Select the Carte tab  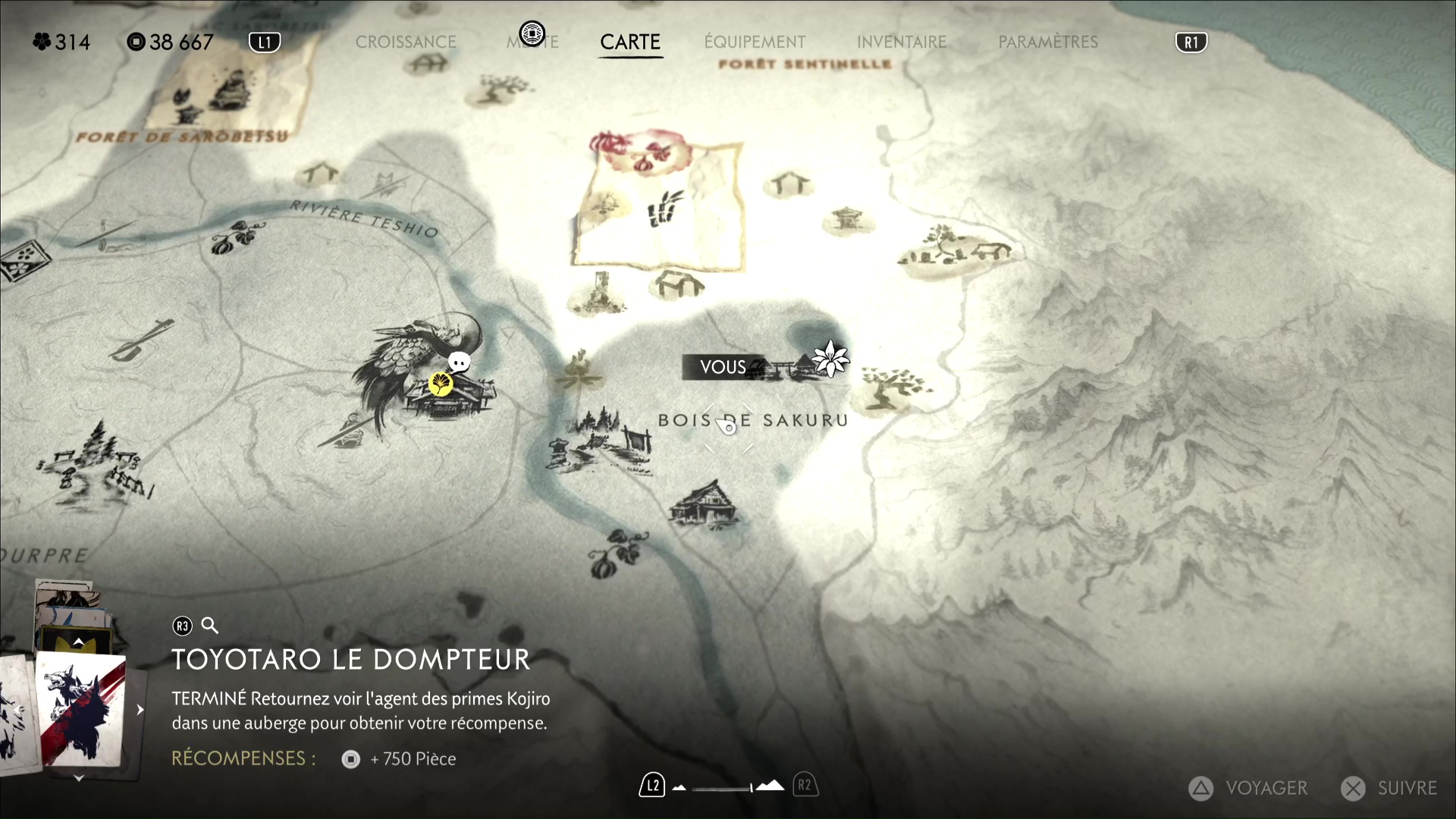pos(630,42)
